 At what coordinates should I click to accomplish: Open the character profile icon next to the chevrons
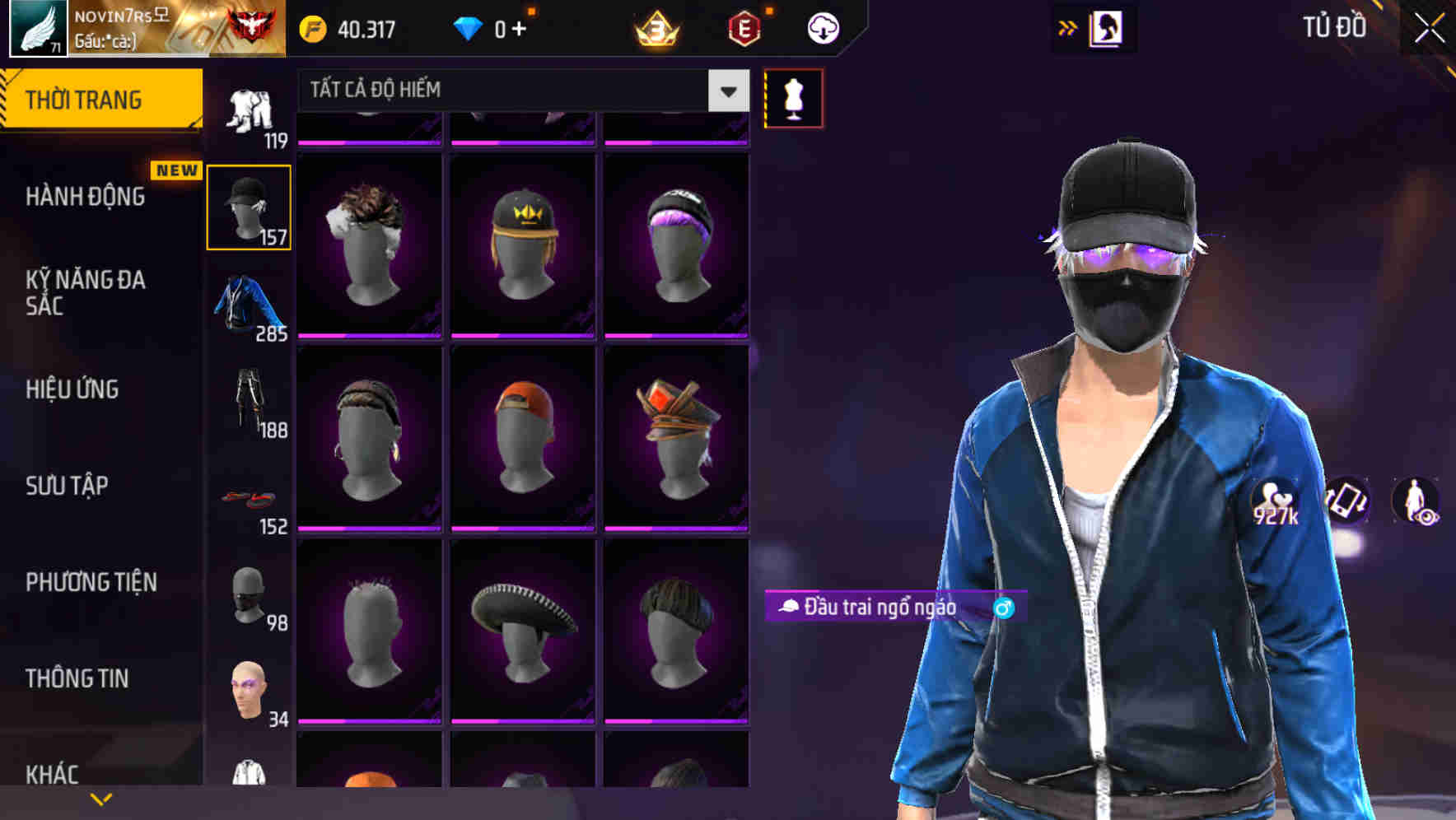pyautogui.click(x=1108, y=27)
